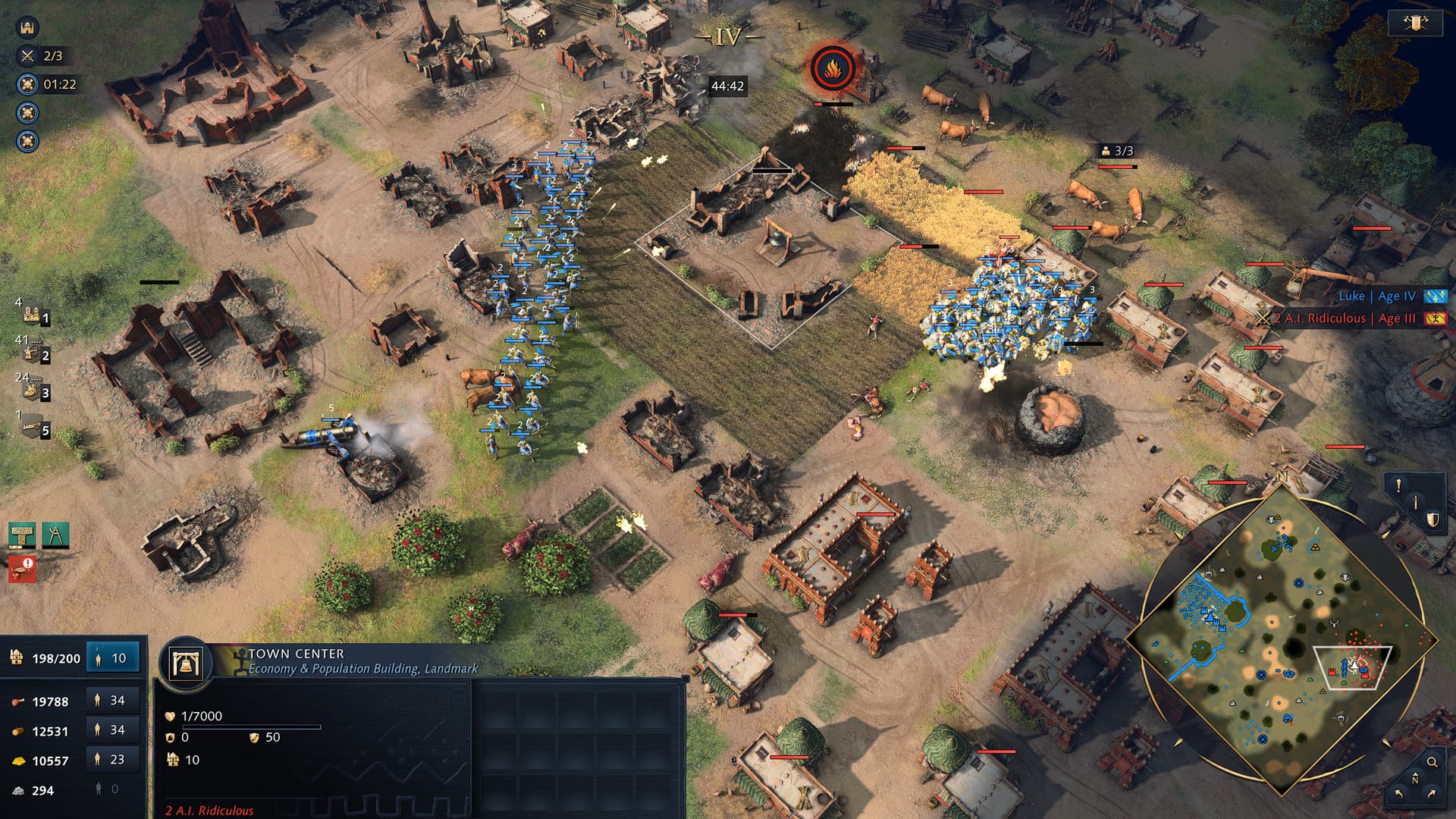Screen dimensions: 1456x819
Task: Select the crossed swords conquest objective
Action: 28,56
